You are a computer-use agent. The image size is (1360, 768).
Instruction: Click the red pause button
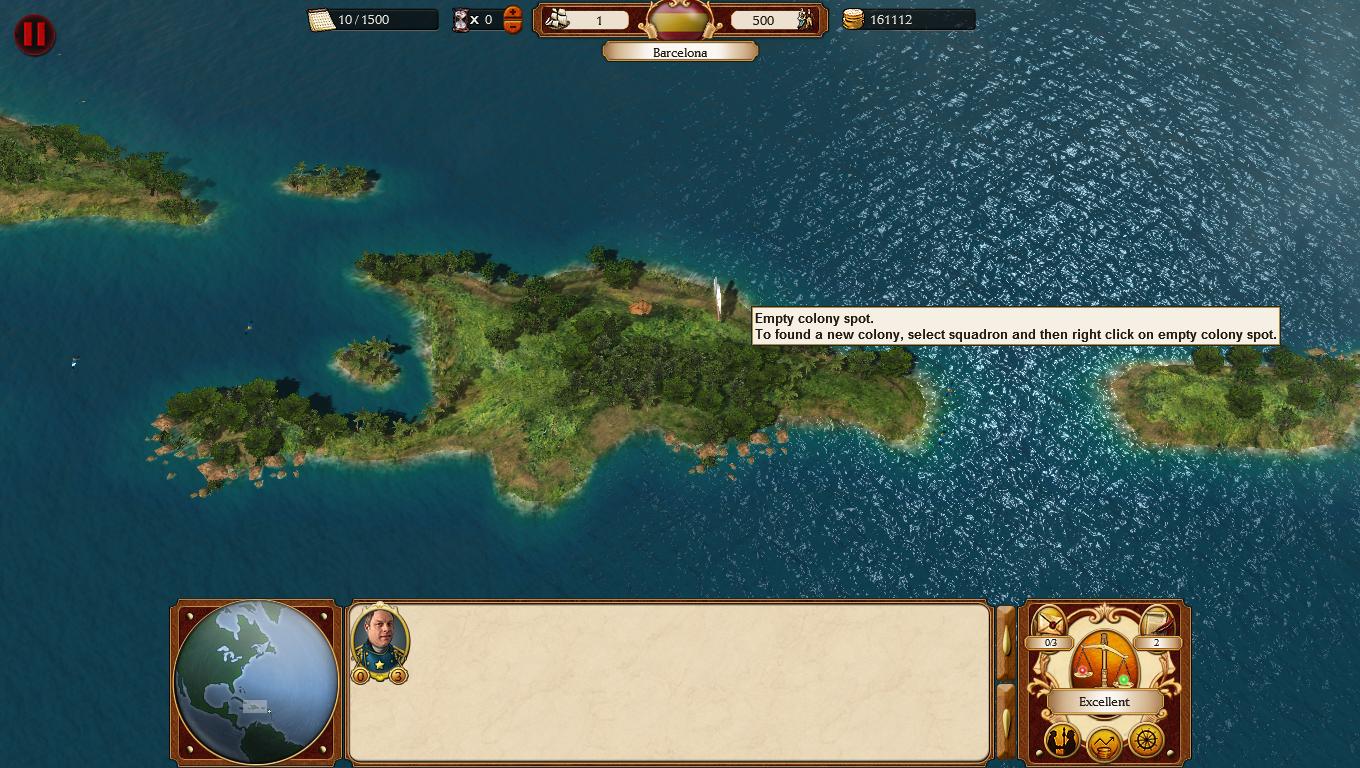point(34,34)
